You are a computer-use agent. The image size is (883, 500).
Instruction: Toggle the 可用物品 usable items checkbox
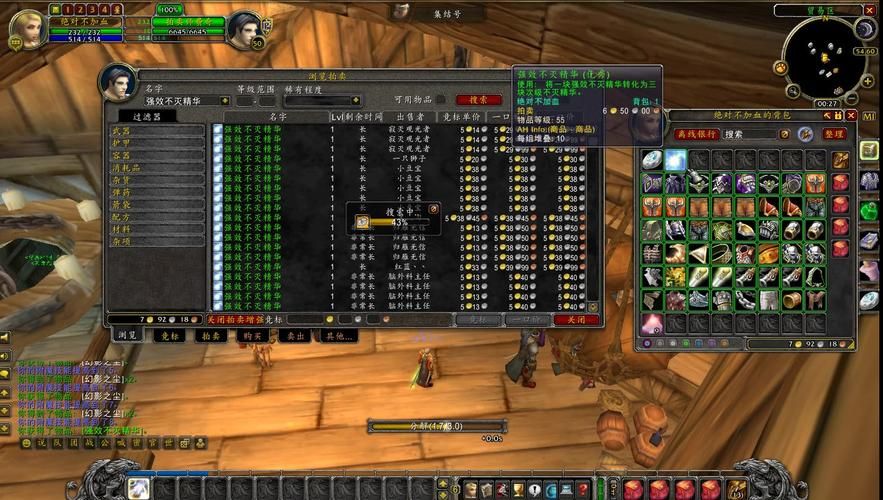tap(440, 100)
